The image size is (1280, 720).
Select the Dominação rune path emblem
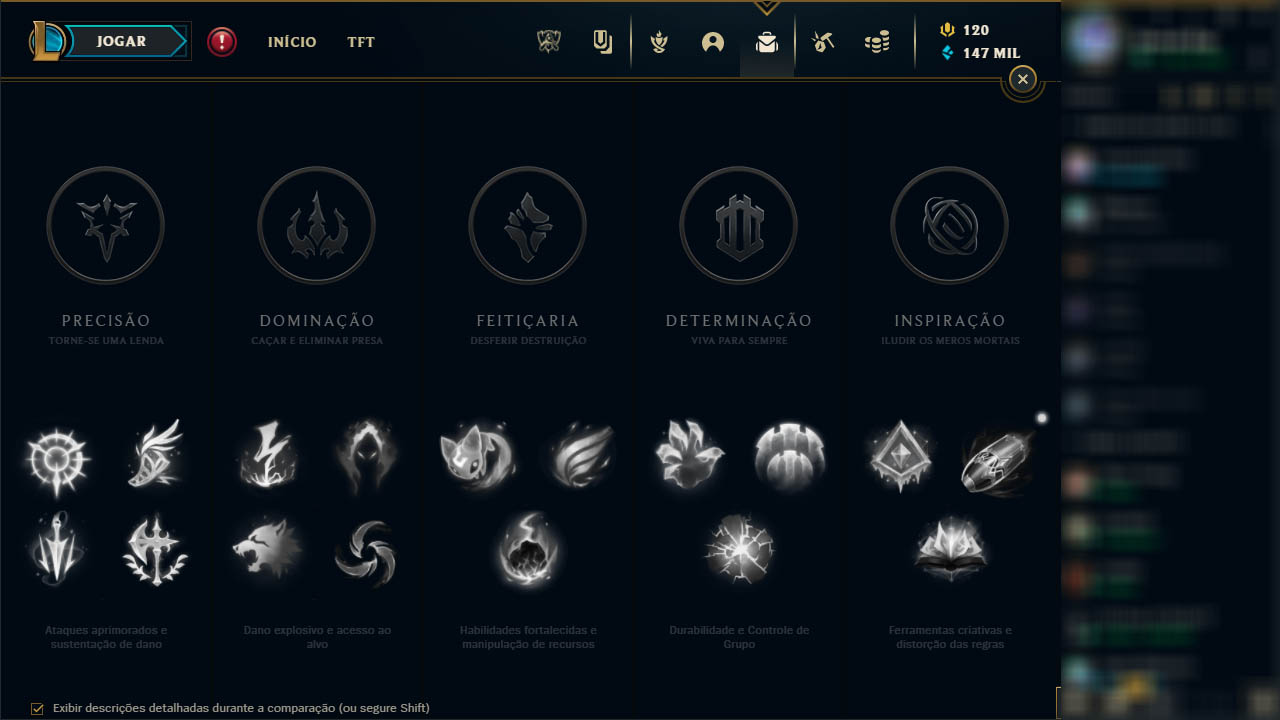click(x=316, y=225)
